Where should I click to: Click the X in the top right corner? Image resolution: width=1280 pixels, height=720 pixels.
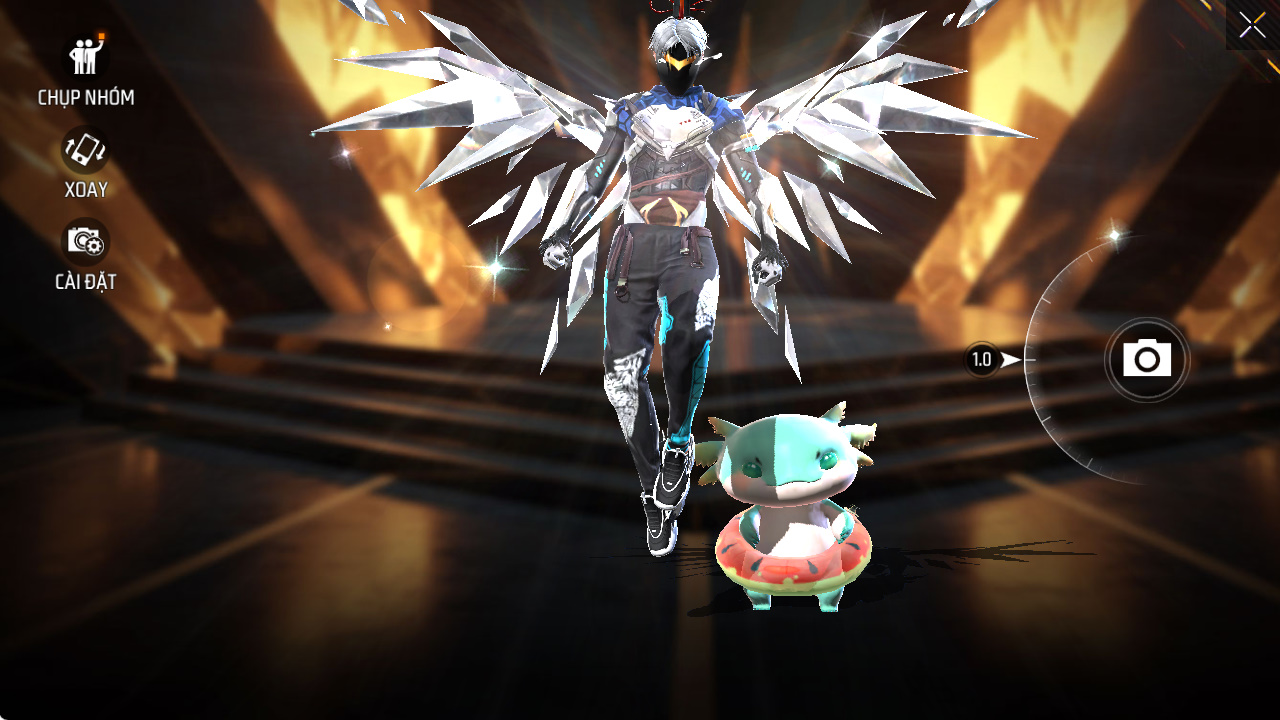point(1252,25)
